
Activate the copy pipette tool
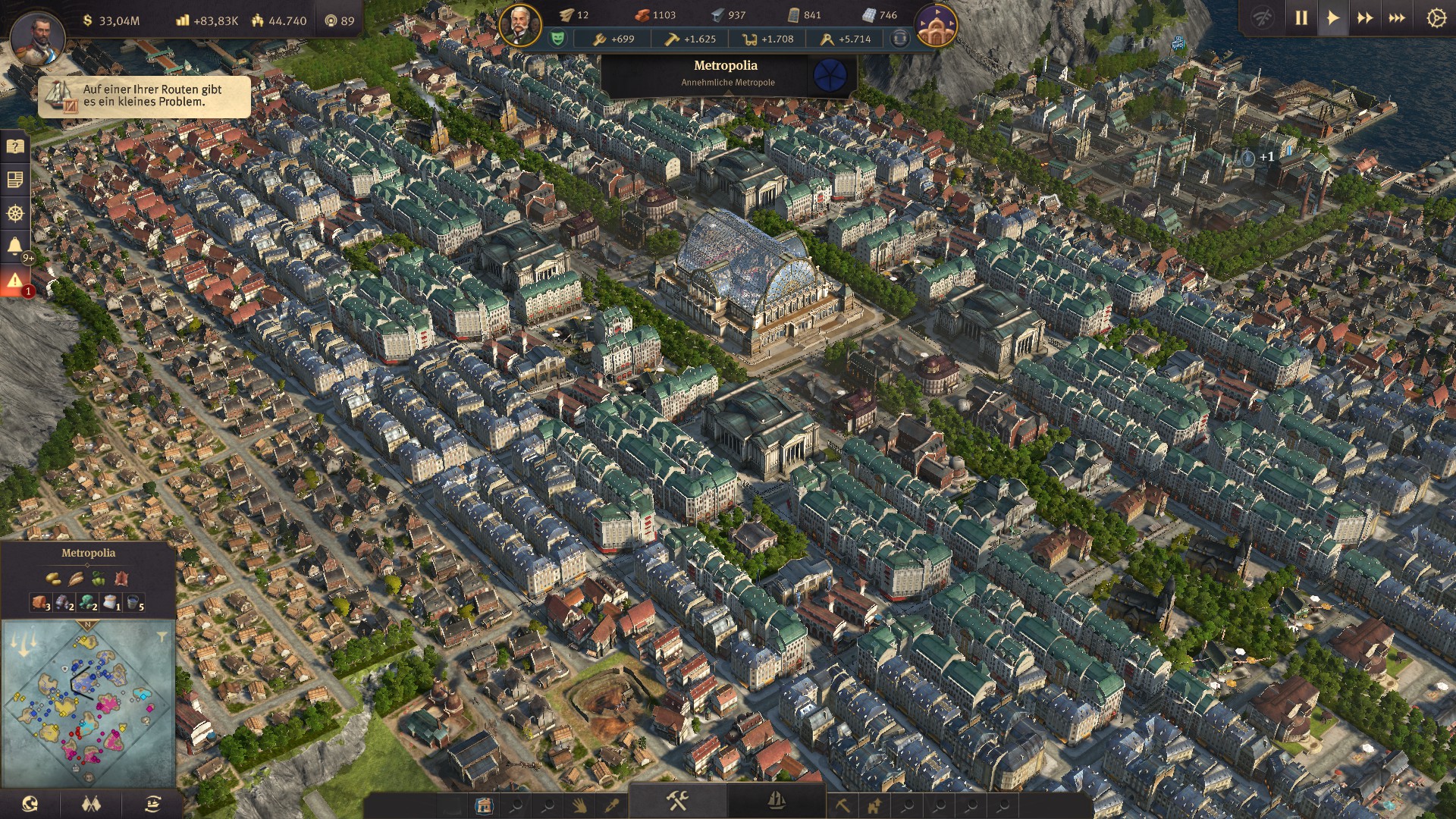click(x=611, y=805)
